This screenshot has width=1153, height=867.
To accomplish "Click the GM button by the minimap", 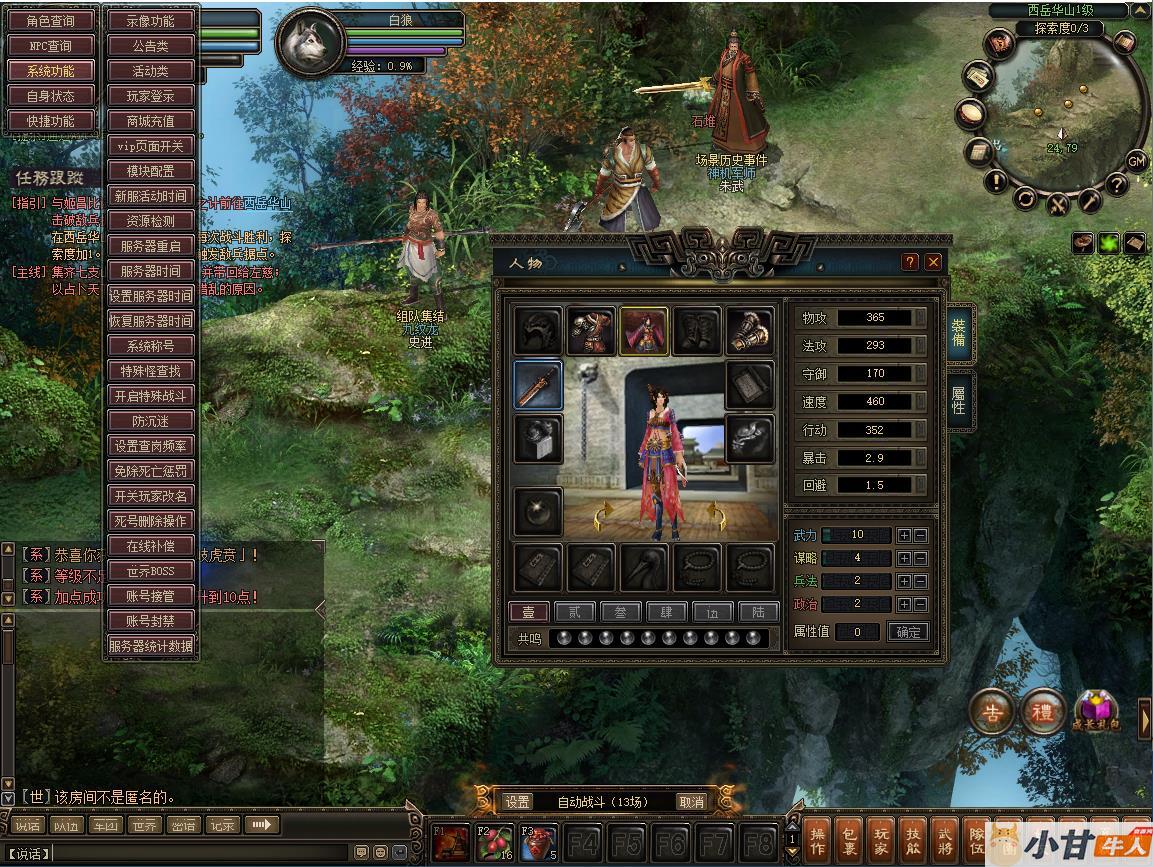I will pyautogui.click(x=1136, y=161).
